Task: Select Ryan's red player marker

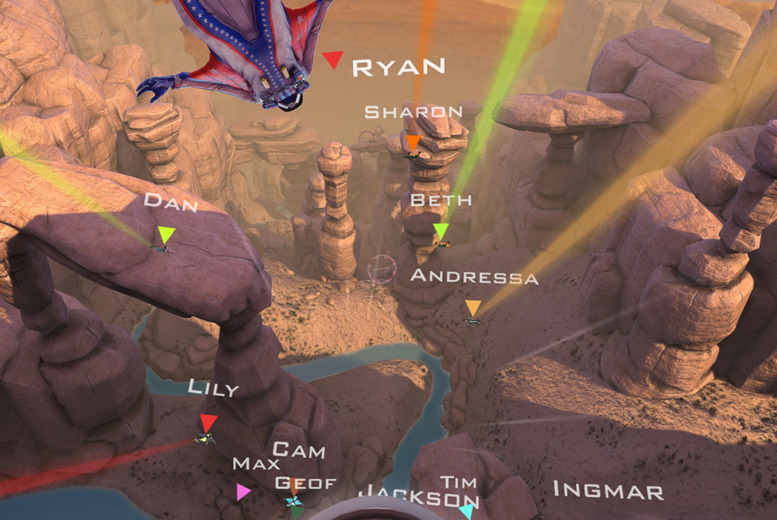Action: 332,61
